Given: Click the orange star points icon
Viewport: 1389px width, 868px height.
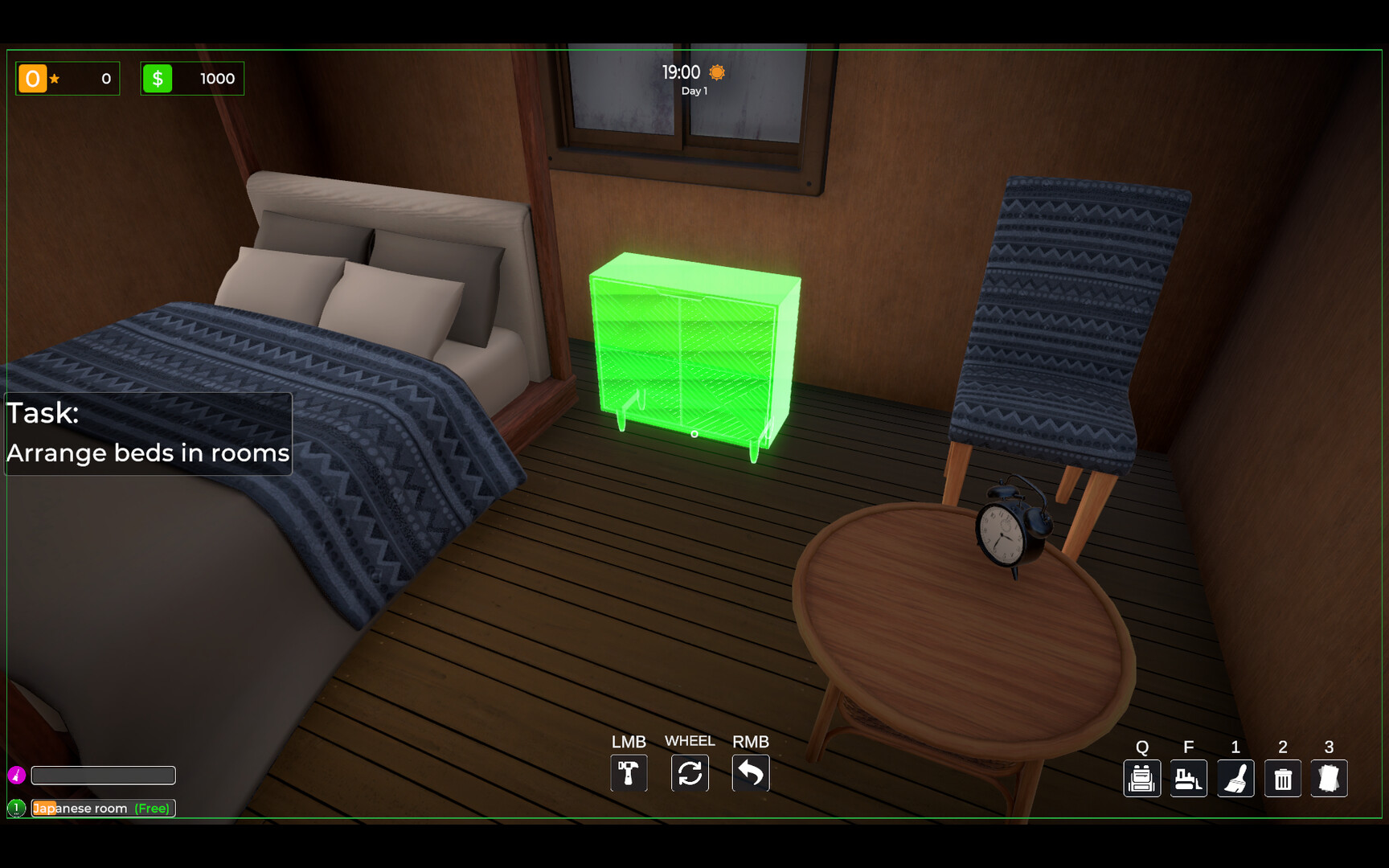Looking at the screenshot, I should pyautogui.click(x=32, y=78).
